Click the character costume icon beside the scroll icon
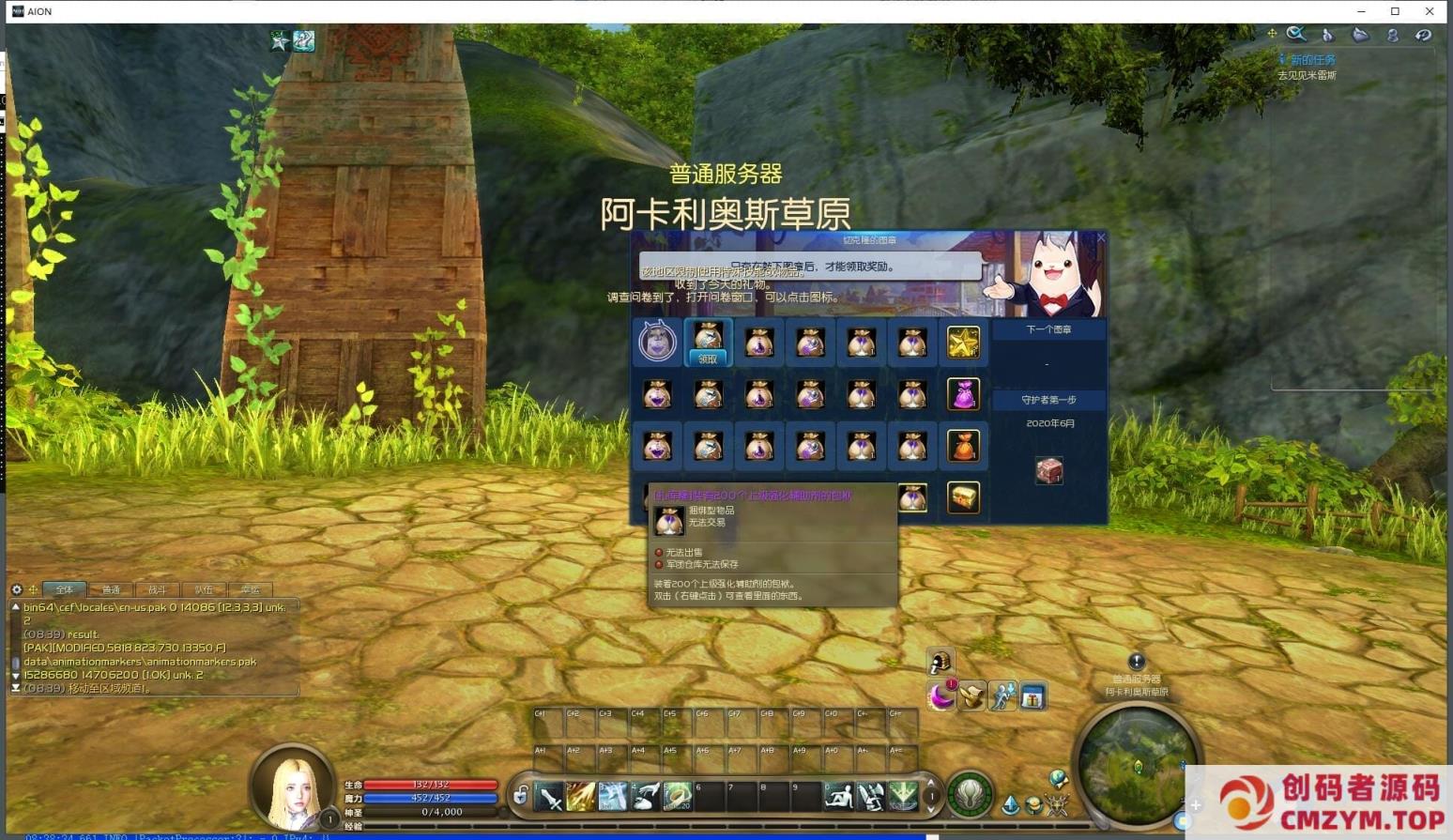1453x840 pixels. coord(1002,697)
